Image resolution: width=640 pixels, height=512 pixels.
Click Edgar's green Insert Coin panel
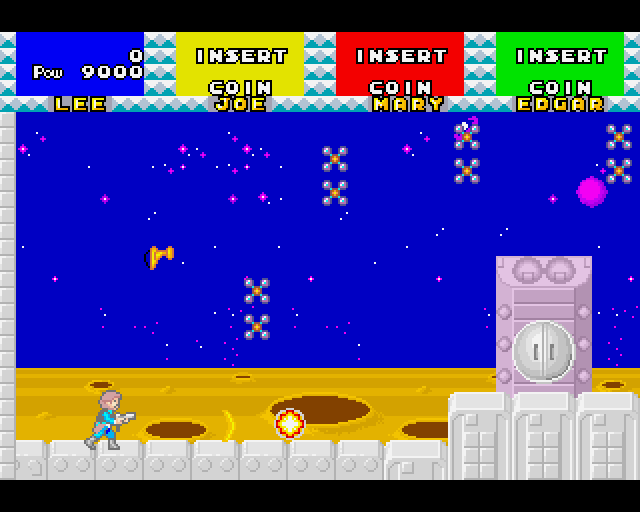point(559,64)
